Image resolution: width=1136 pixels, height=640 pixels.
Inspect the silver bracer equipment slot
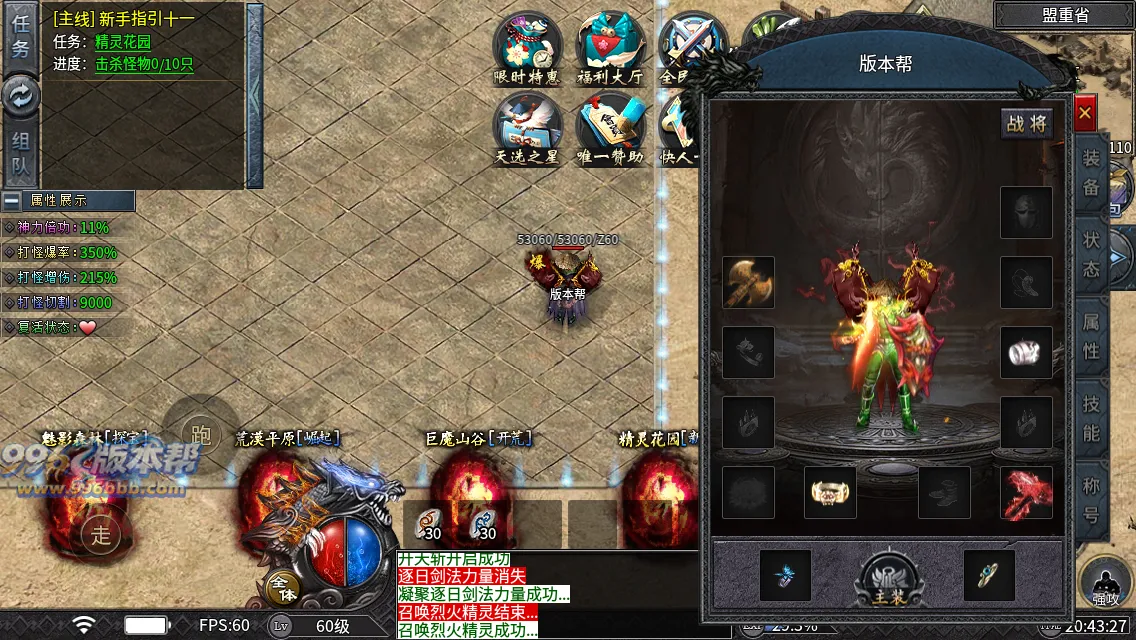coord(1026,353)
